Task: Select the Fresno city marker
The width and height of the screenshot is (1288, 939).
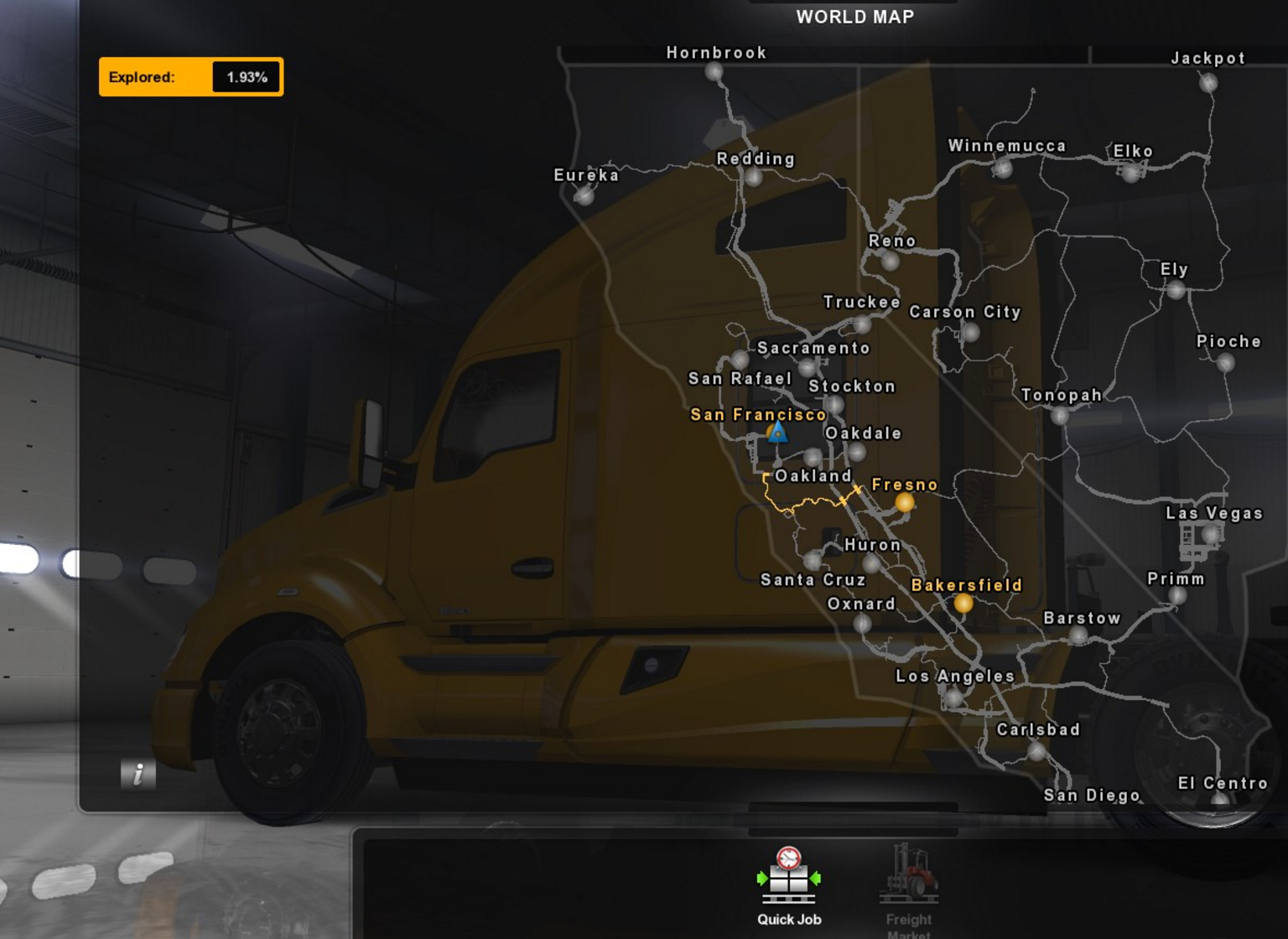Action: click(x=904, y=502)
